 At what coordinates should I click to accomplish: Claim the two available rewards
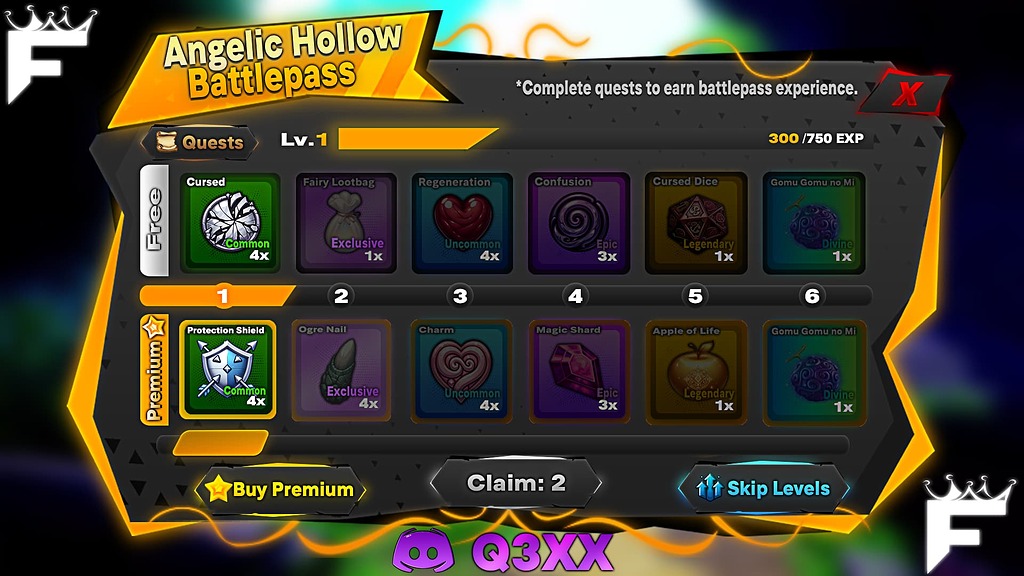(516, 483)
